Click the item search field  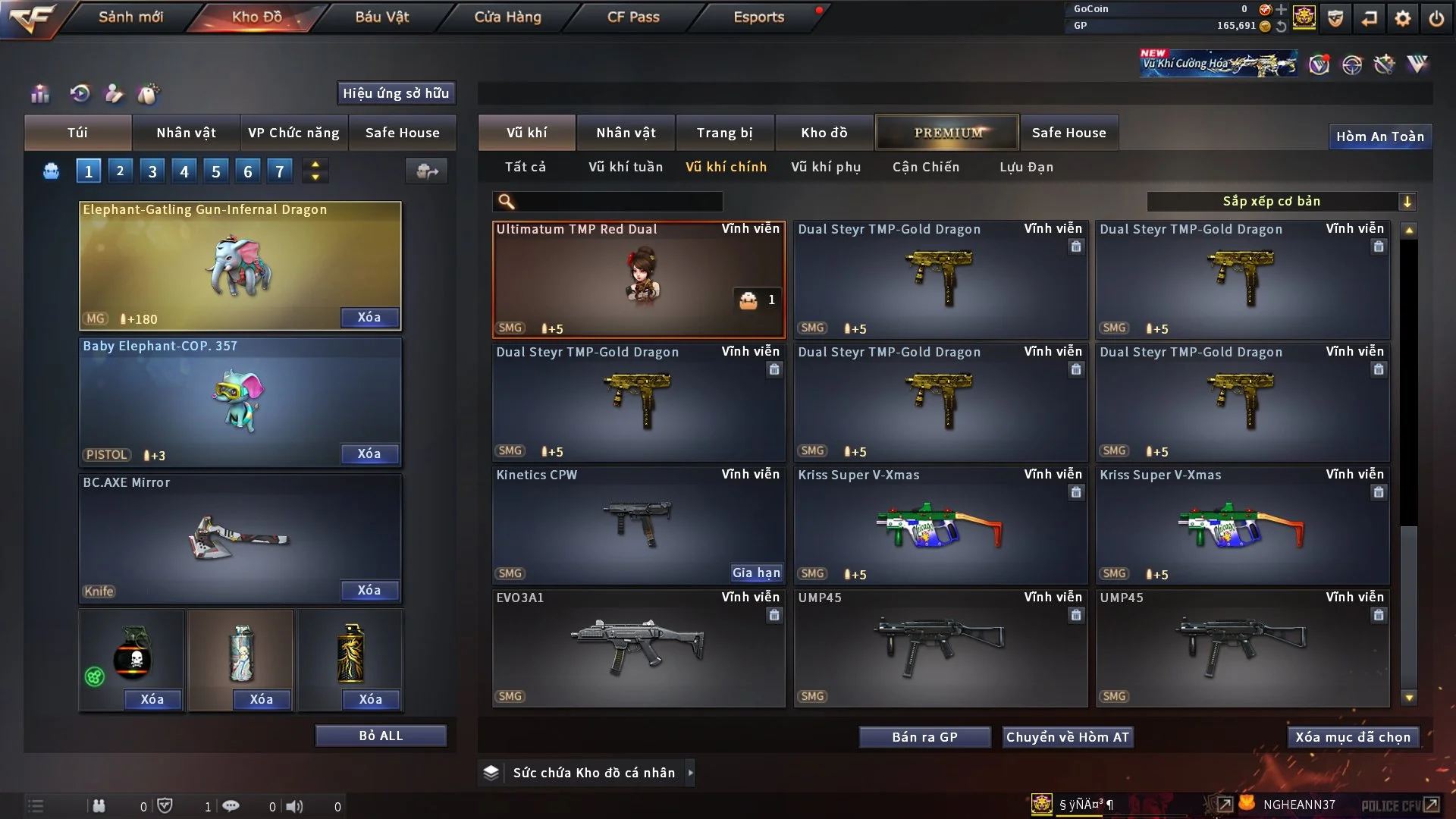618,201
